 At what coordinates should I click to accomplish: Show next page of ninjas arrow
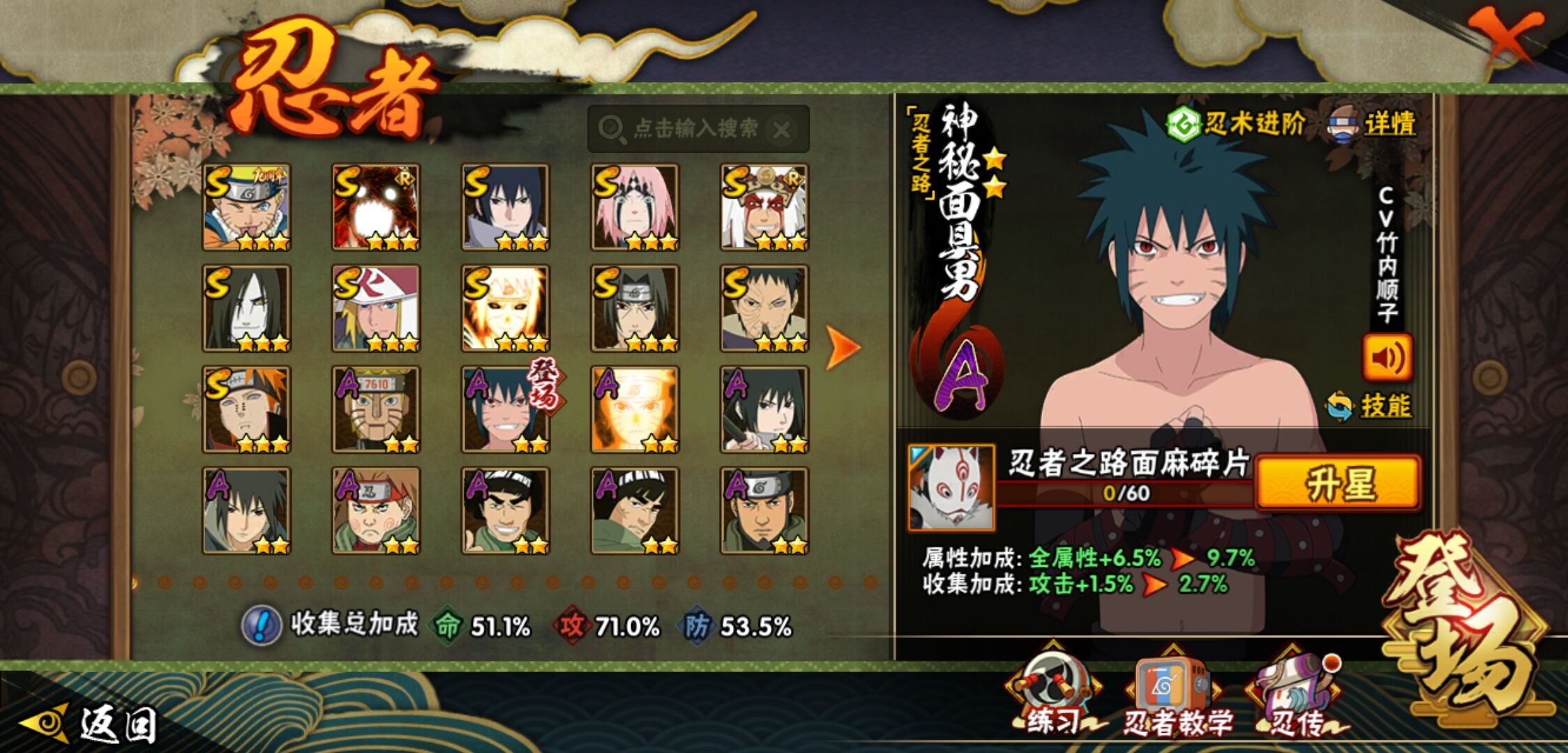coord(842,347)
